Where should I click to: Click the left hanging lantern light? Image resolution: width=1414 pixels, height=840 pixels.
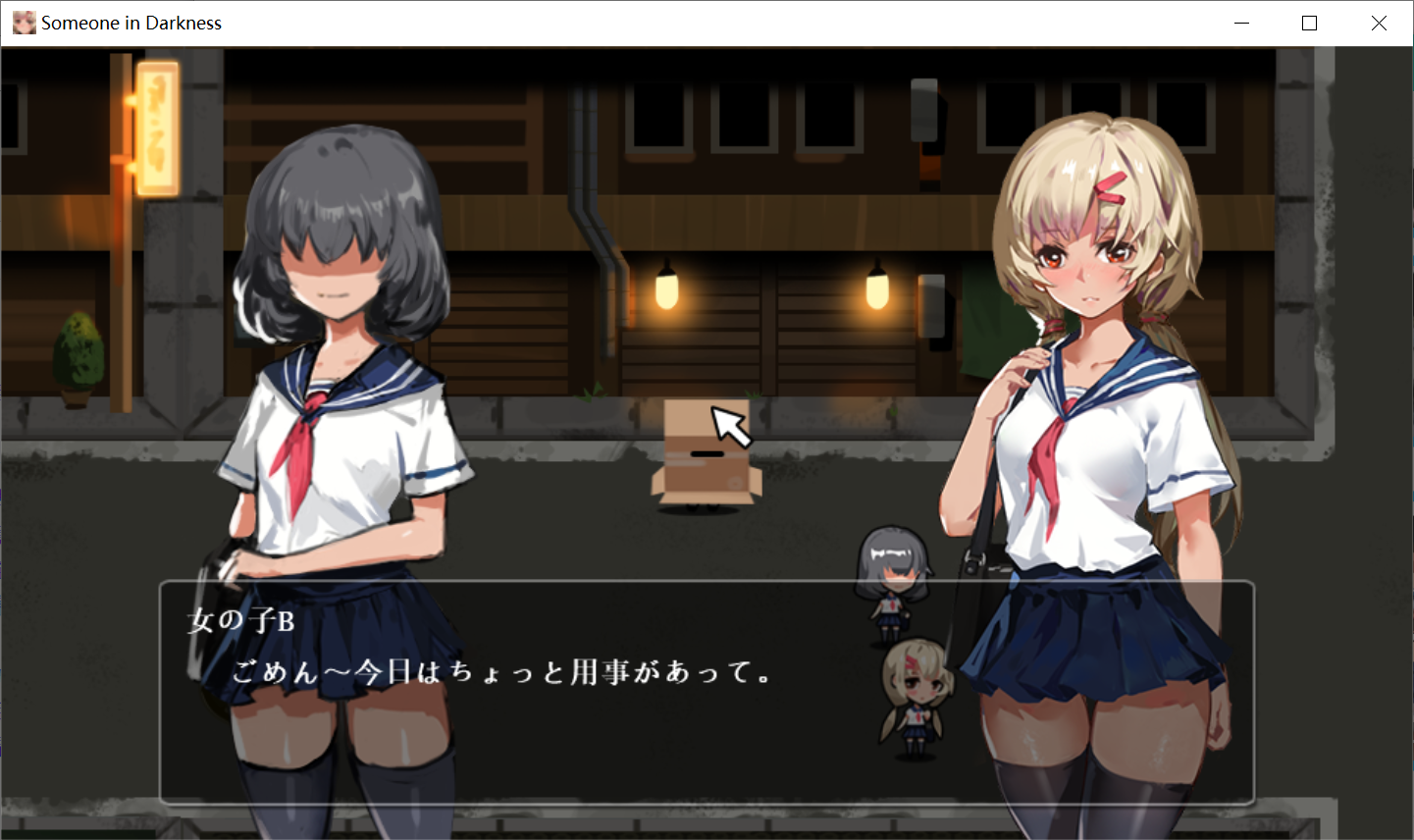click(666, 289)
